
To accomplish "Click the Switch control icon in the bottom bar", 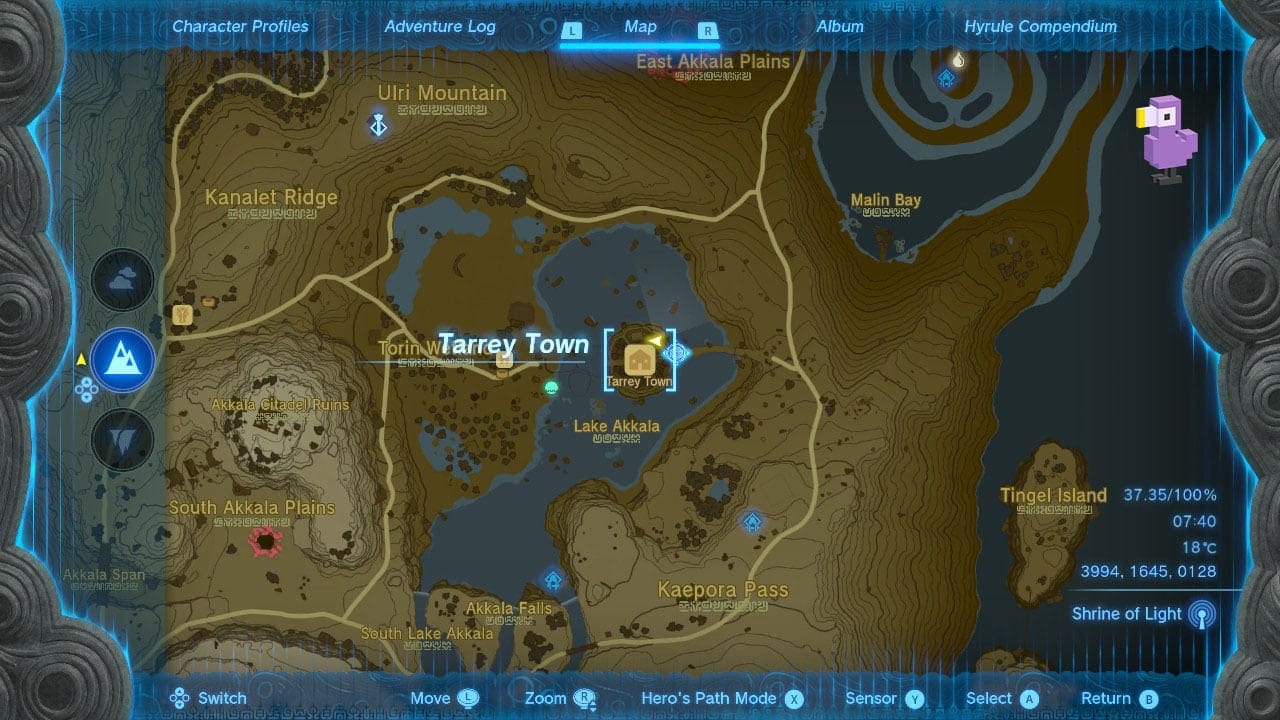I will click(x=177, y=697).
